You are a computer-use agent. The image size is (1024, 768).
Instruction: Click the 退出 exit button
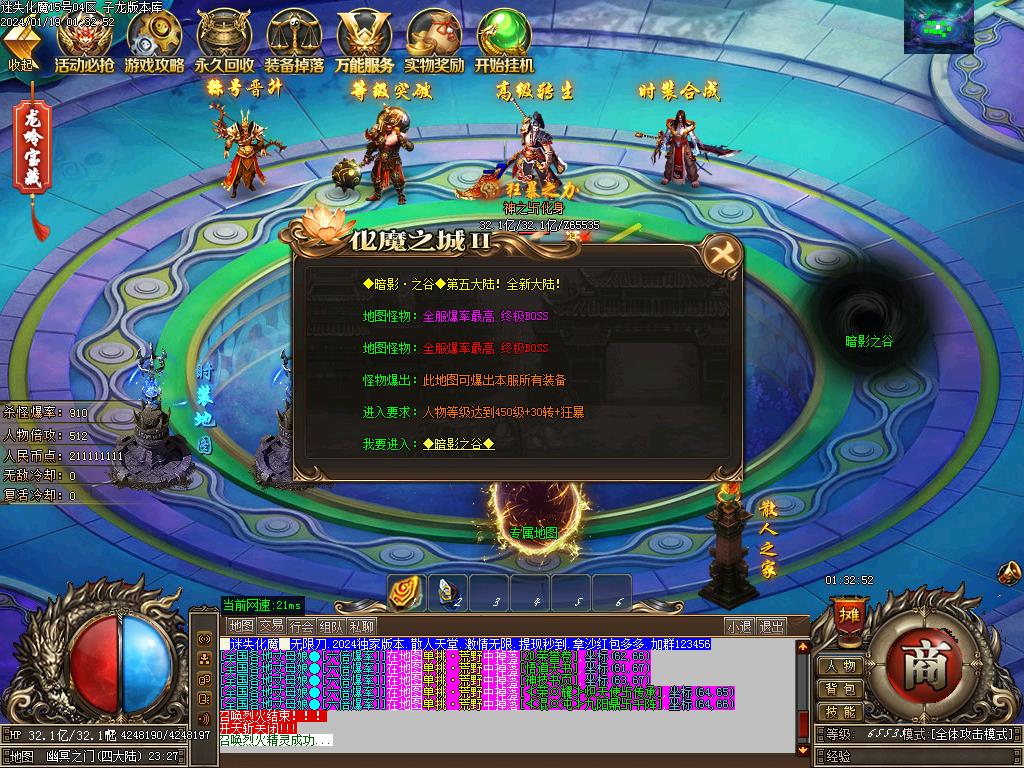coord(771,626)
